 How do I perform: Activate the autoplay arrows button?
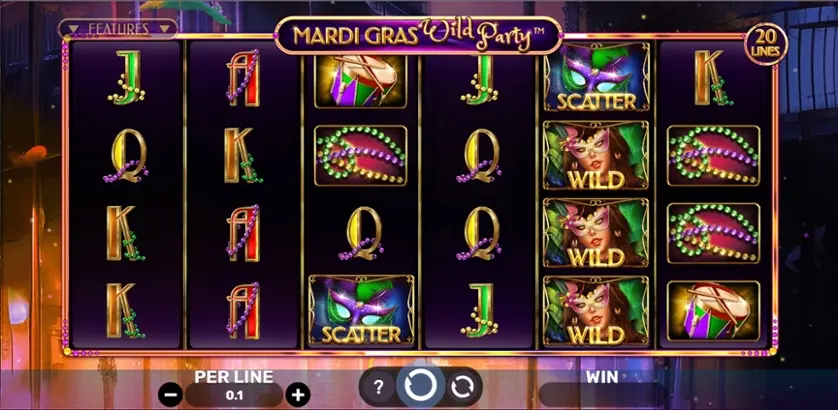[461, 386]
